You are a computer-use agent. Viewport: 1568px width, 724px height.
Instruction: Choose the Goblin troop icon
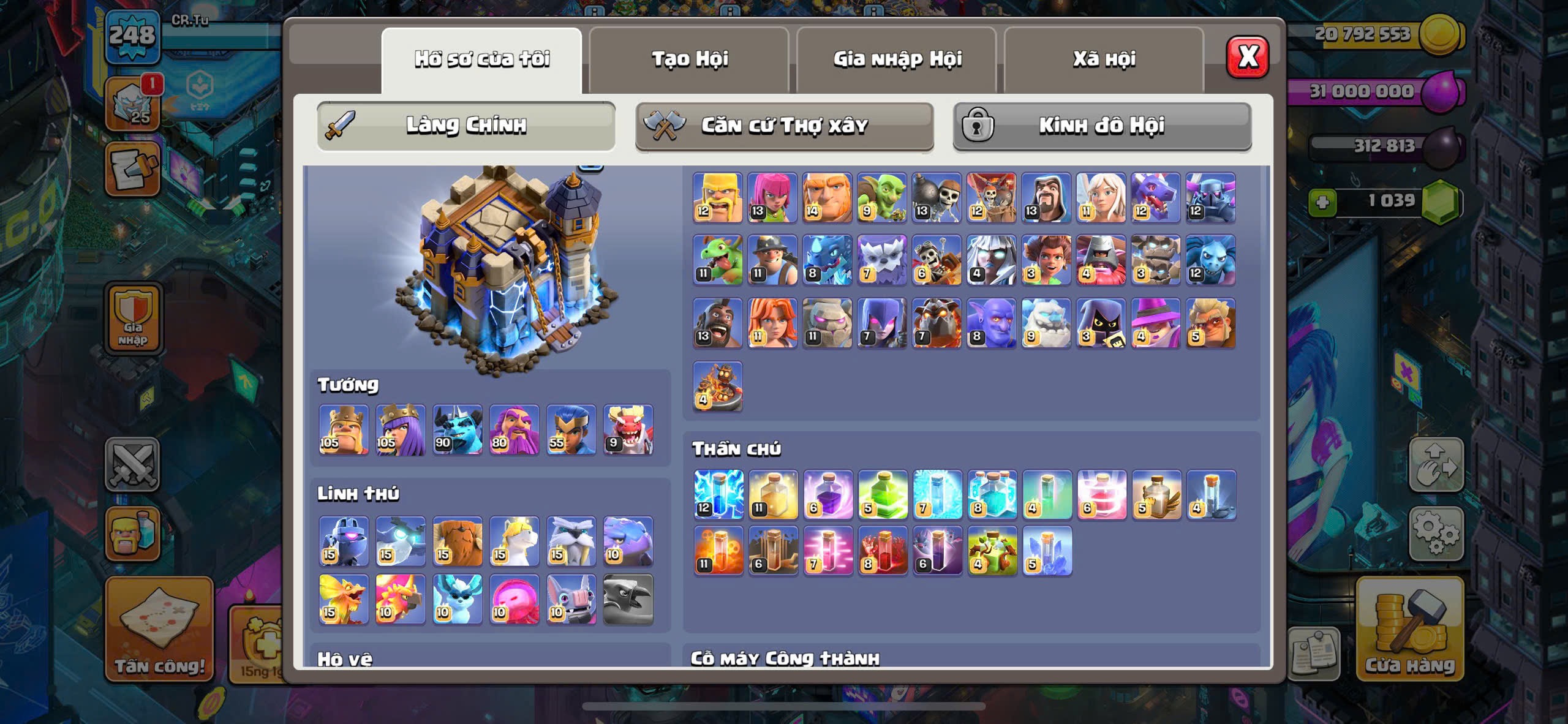pyautogui.click(x=882, y=197)
